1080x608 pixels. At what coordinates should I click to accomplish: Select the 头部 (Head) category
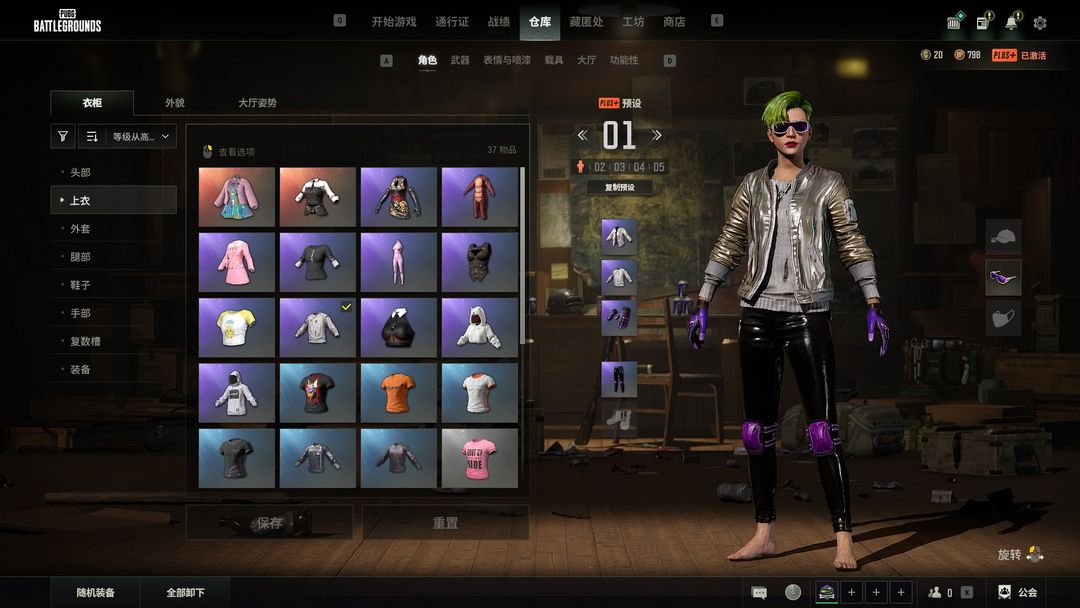(x=80, y=173)
